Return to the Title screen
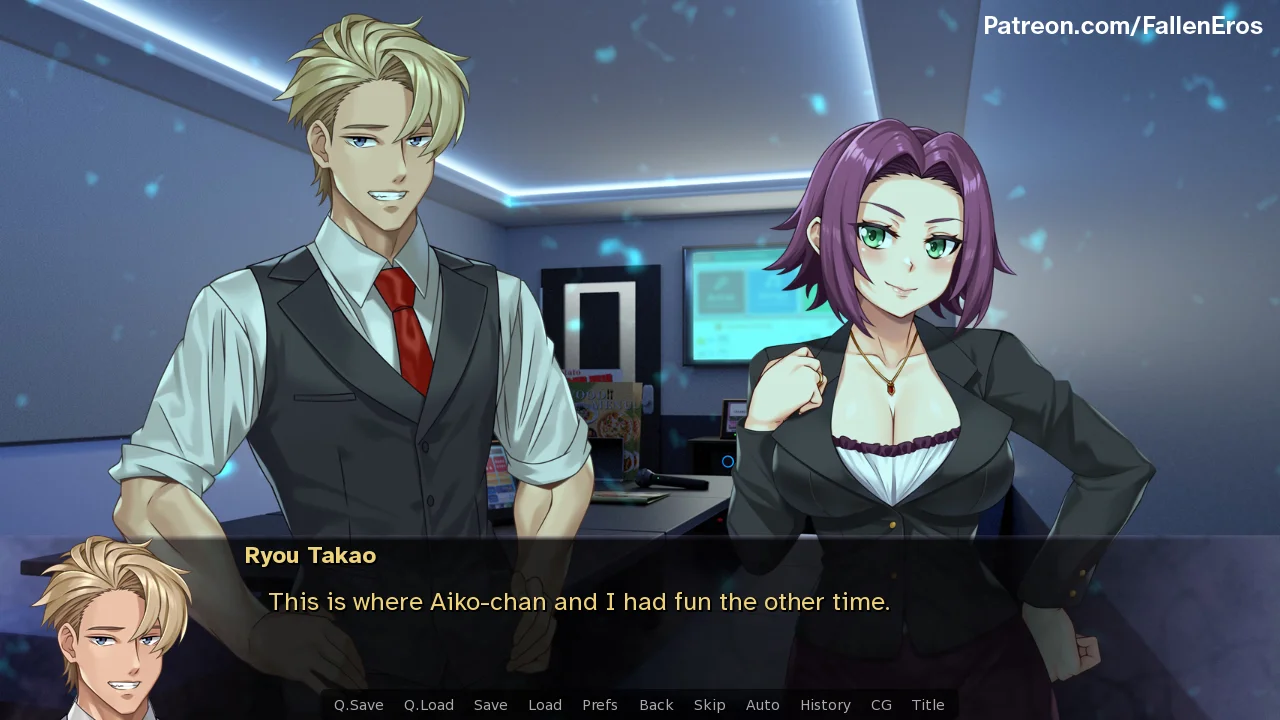Image resolution: width=1280 pixels, height=720 pixels. pyautogui.click(x=927, y=705)
